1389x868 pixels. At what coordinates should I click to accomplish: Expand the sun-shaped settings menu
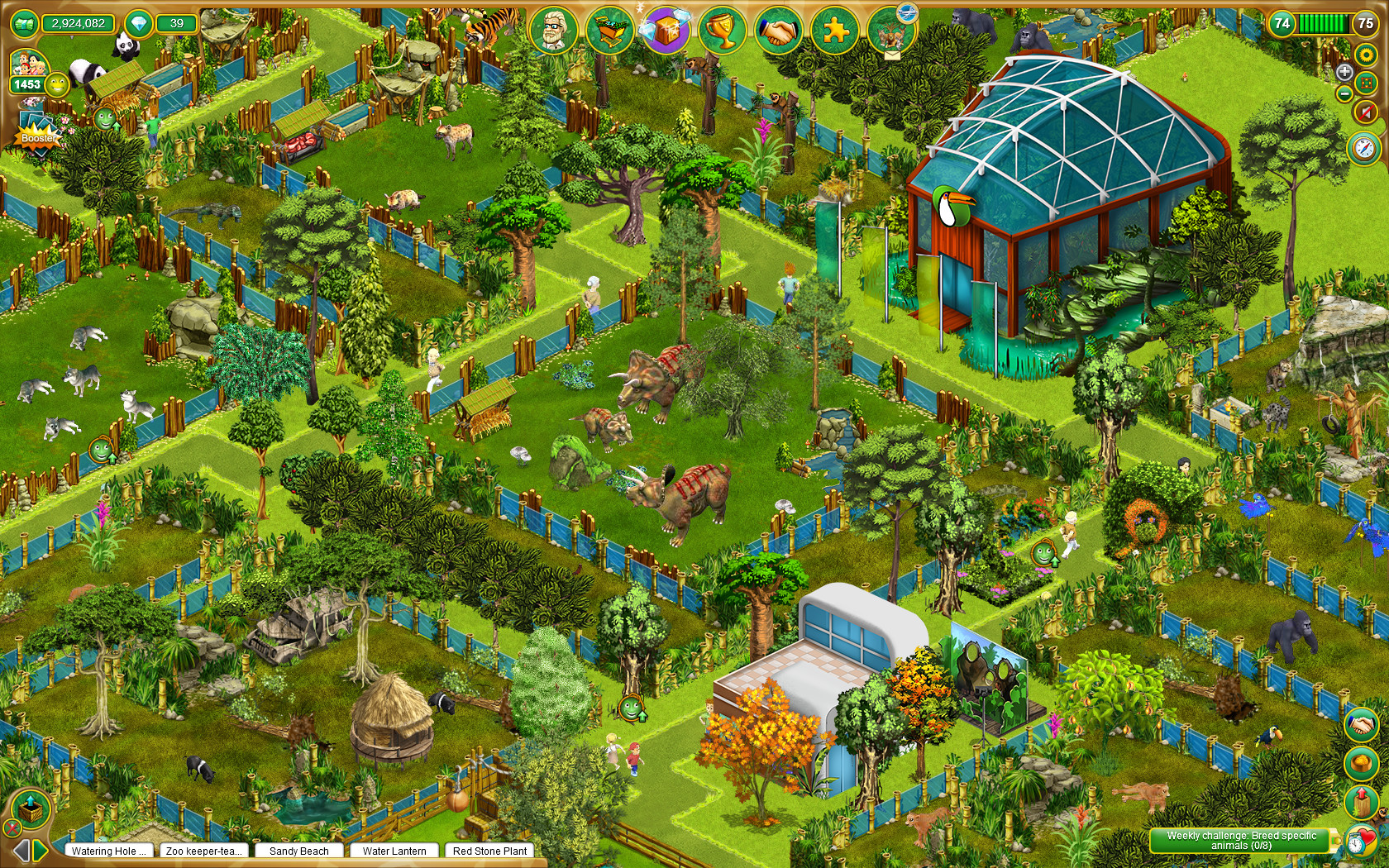coord(1366,55)
